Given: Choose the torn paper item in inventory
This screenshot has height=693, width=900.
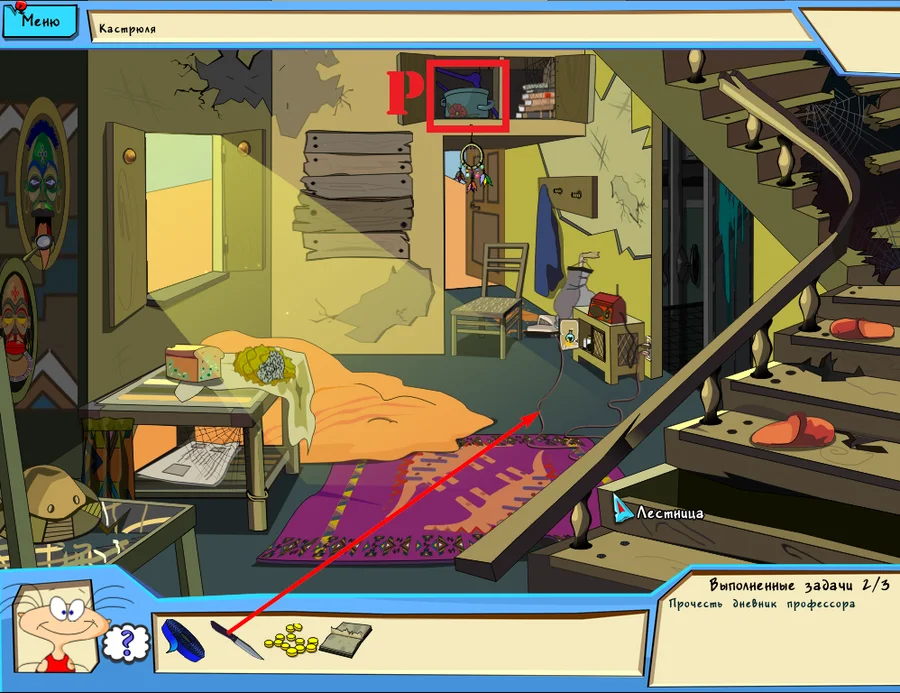Looking at the screenshot, I should 346,637.
